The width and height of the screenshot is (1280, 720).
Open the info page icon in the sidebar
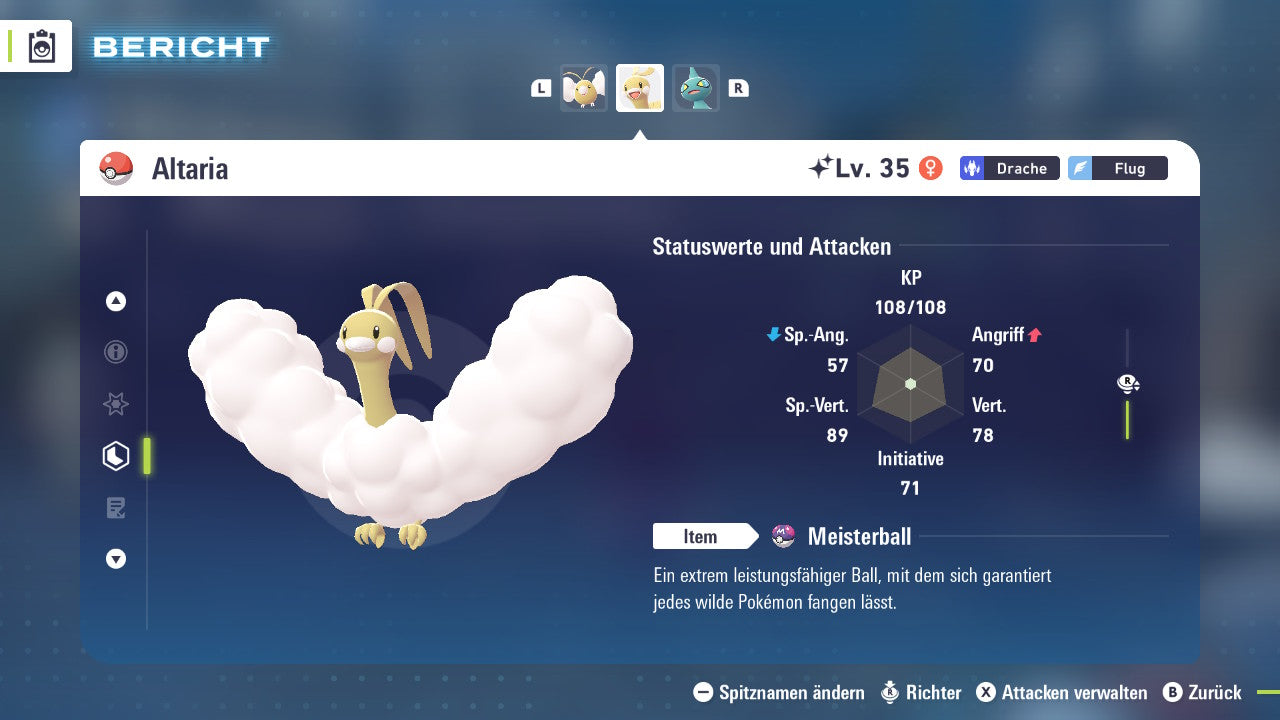pos(115,352)
